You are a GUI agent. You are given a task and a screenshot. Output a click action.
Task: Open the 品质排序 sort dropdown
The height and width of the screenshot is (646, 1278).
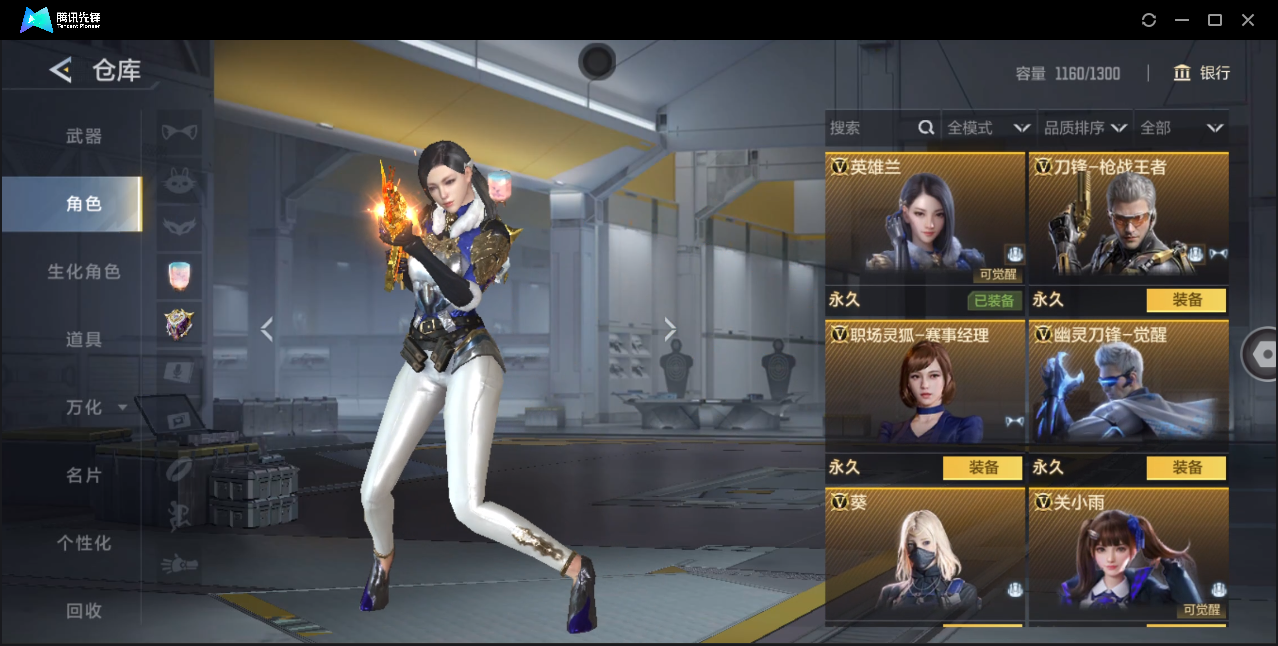tap(1085, 128)
